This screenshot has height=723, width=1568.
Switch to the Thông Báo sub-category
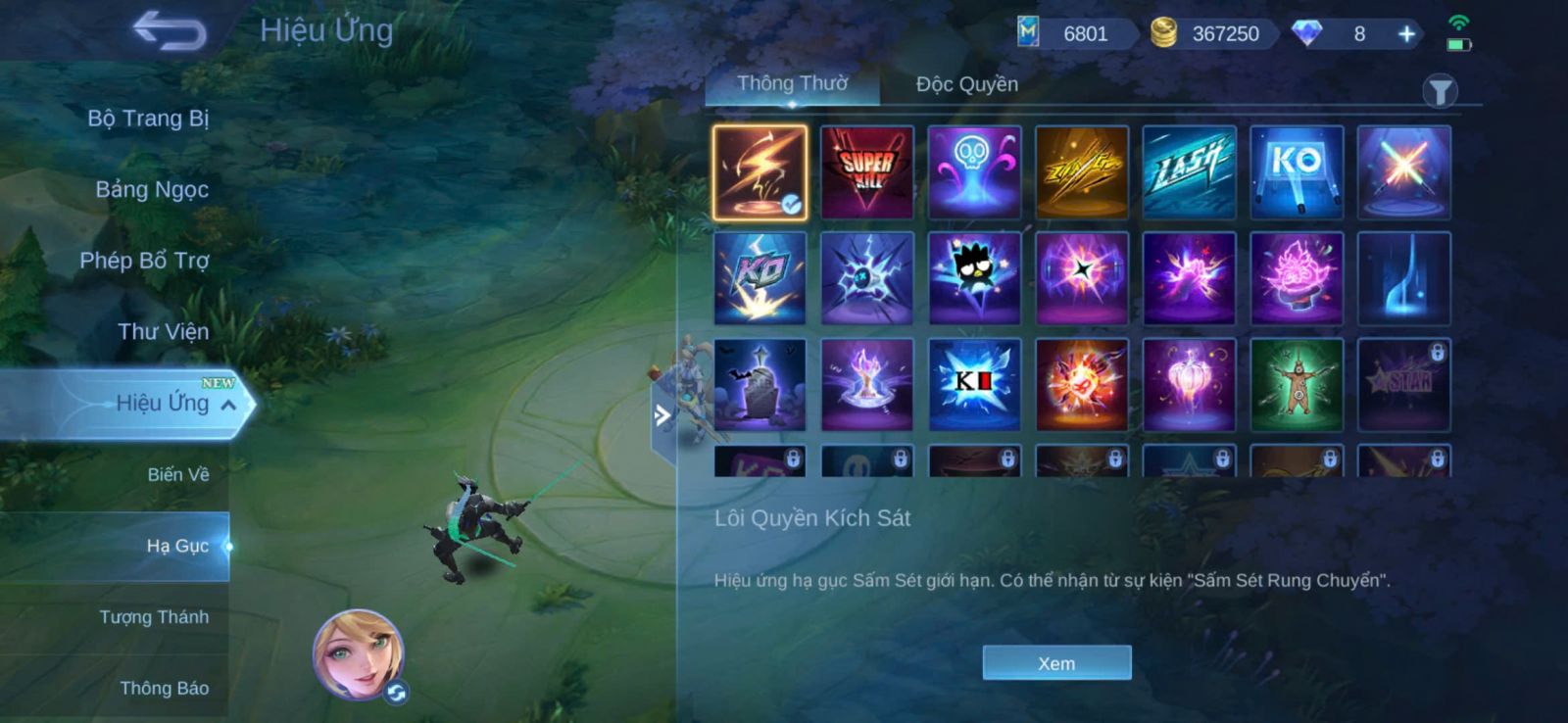164,689
